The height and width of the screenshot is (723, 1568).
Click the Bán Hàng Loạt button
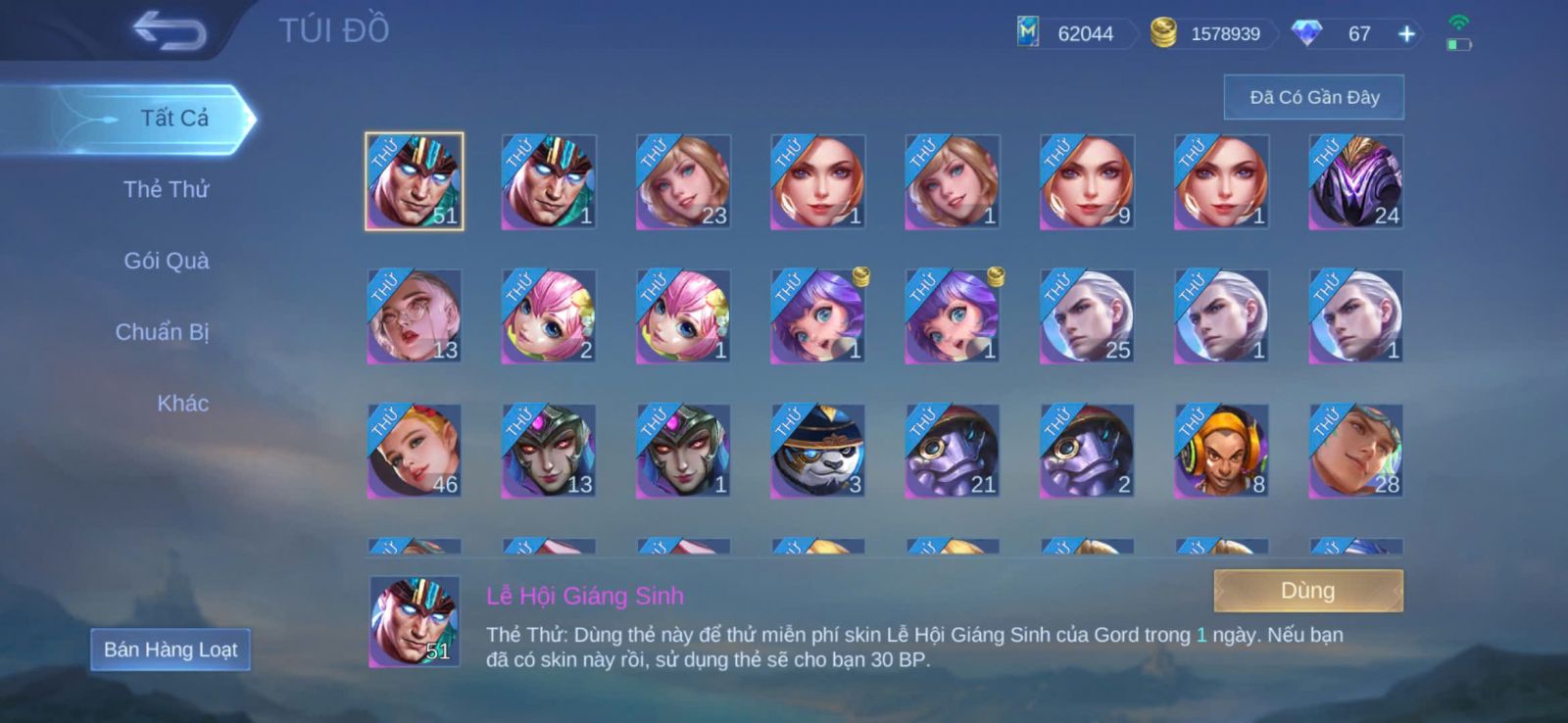(171, 650)
